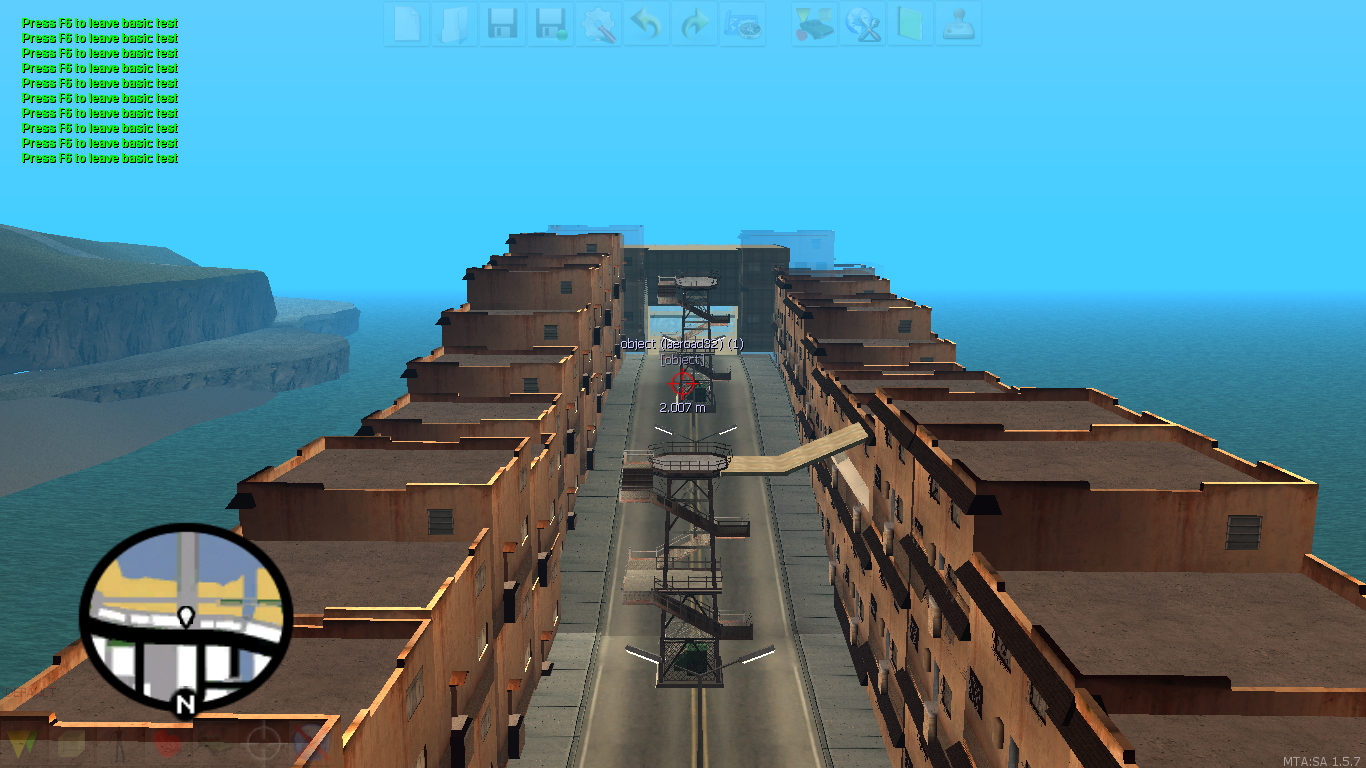
Task: Open the definitions library book icon
Action: point(912,25)
